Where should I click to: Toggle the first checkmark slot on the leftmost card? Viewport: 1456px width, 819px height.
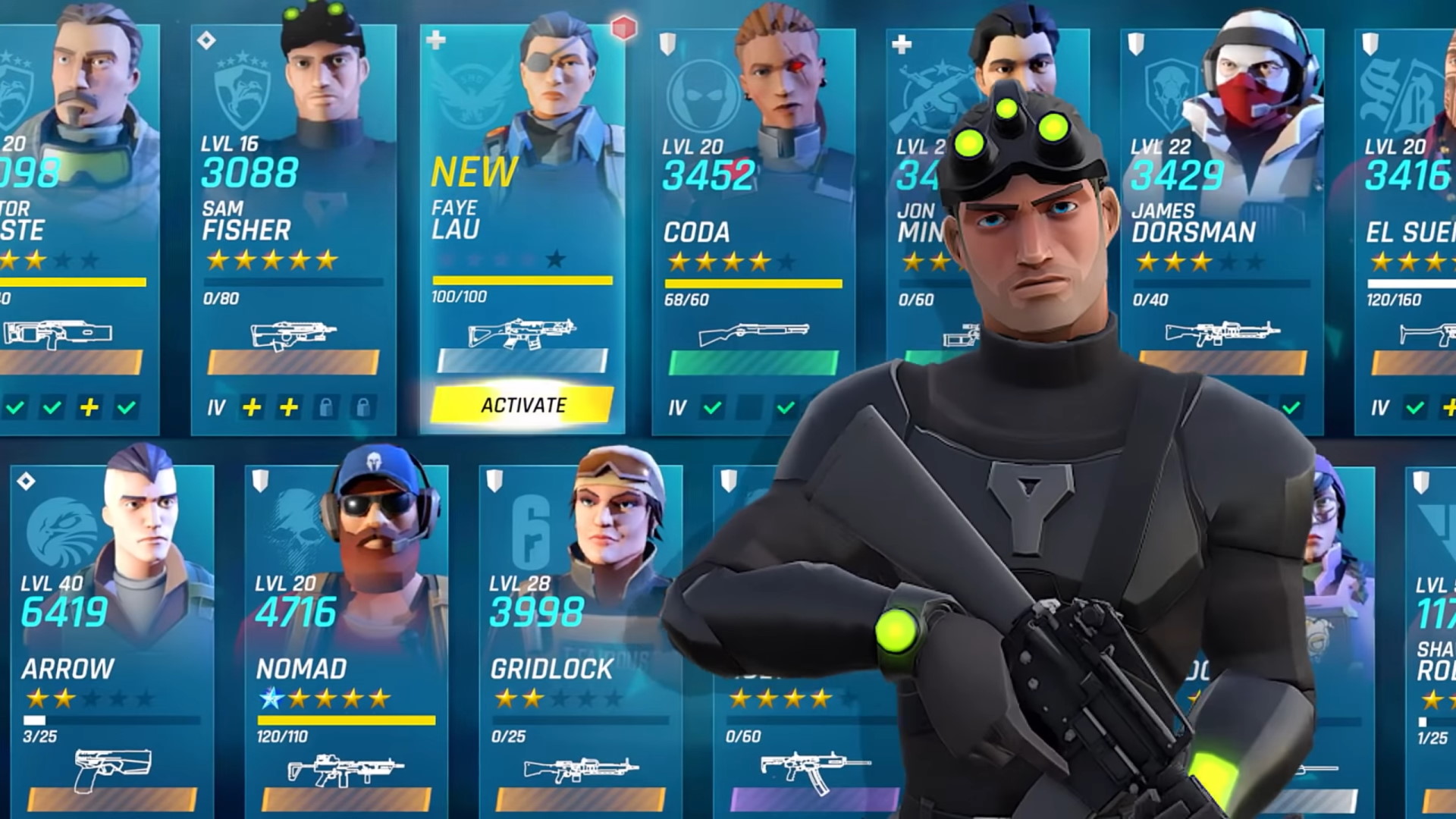17,407
